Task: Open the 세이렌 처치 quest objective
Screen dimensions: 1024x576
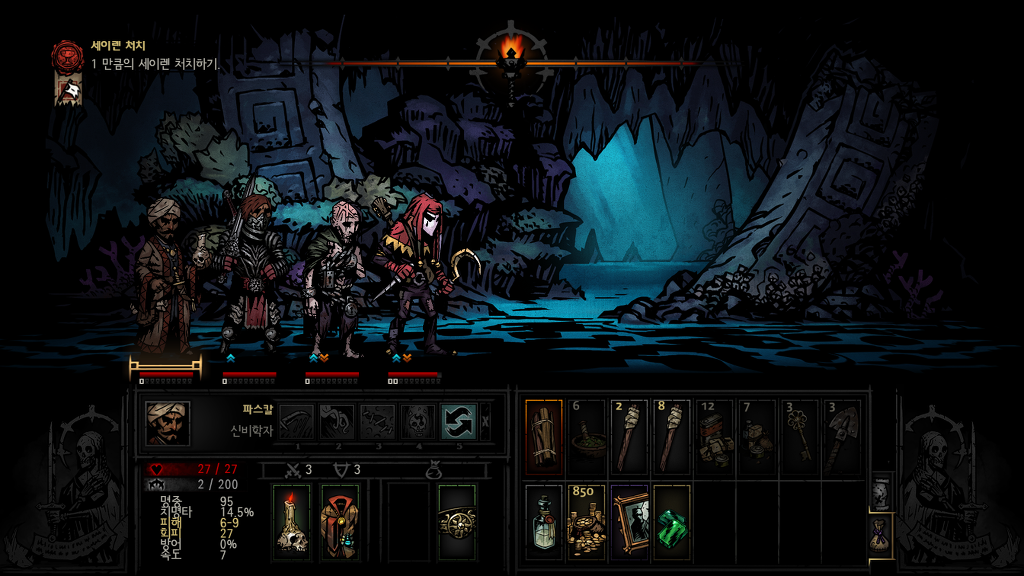Action: [x=69, y=54]
